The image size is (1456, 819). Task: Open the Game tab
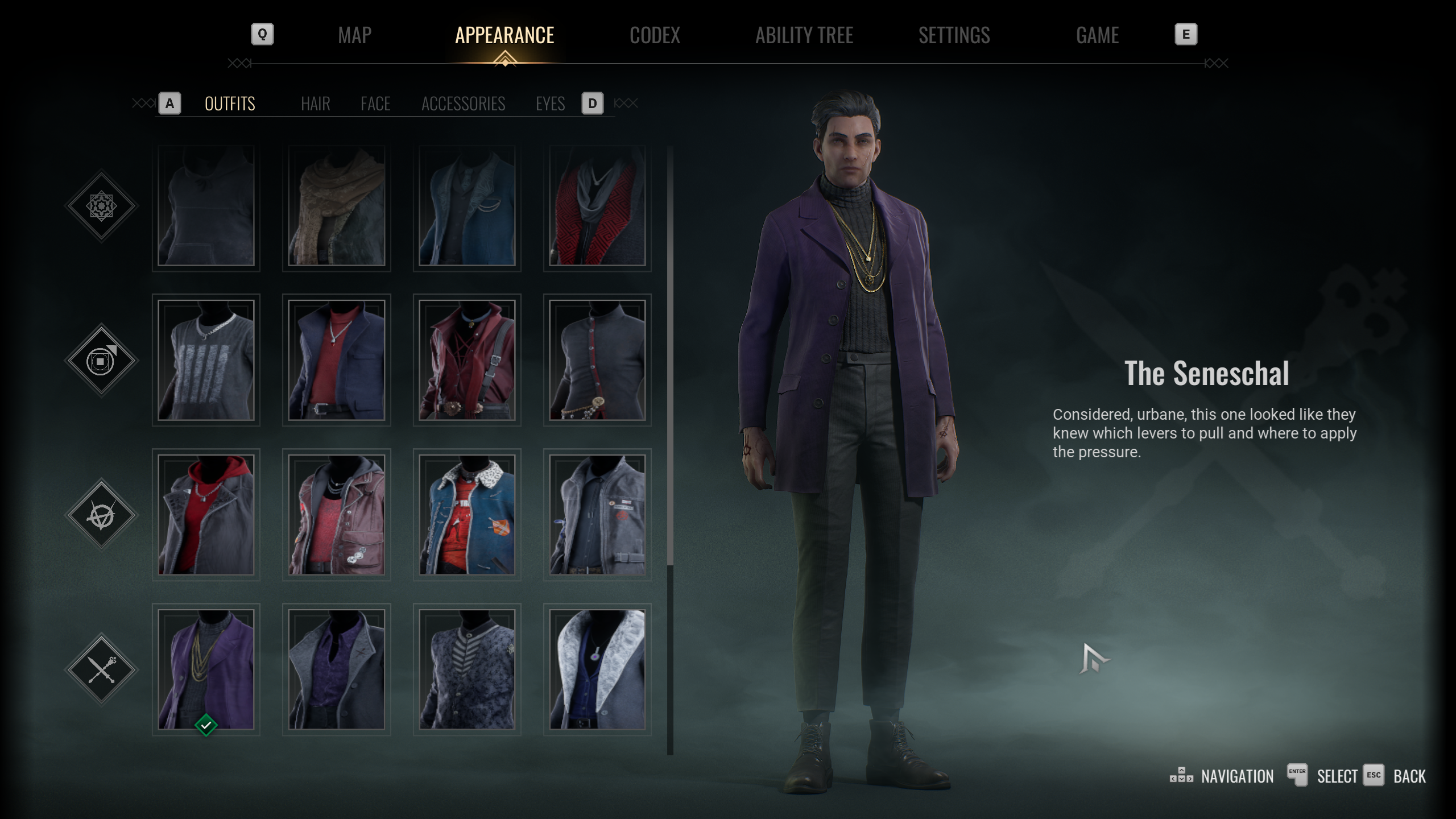(x=1097, y=35)
